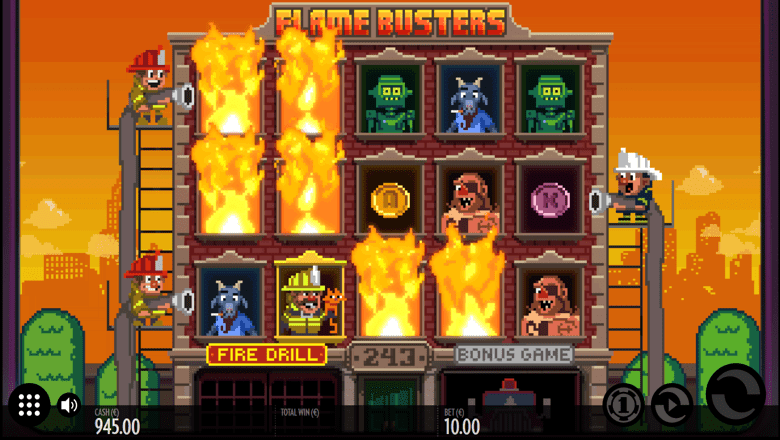This screenshot has height=440, width=780.
Task: Adjust the 10.00 bet amount
Action: click(461, 426)
